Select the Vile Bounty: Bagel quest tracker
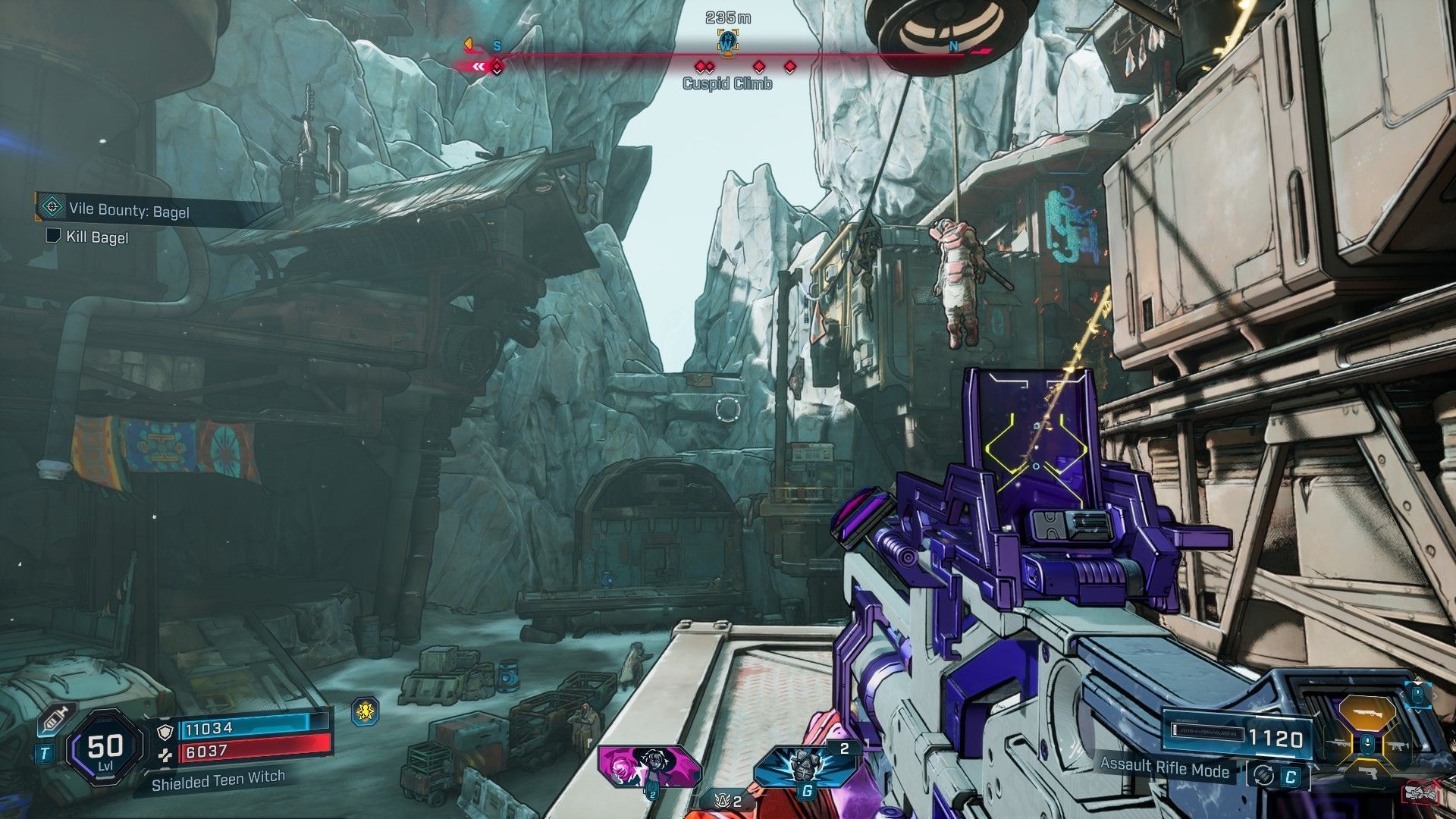 pos(129,210)
